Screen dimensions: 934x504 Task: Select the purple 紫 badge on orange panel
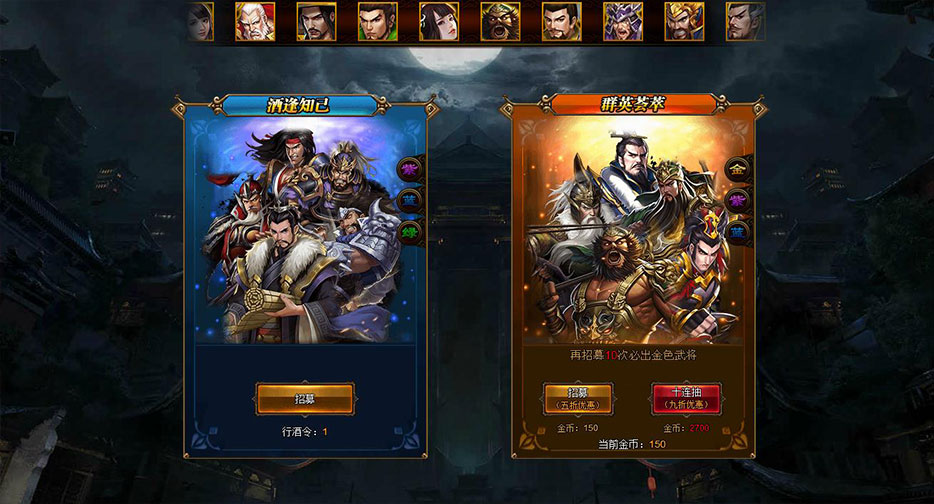(738, 201)
